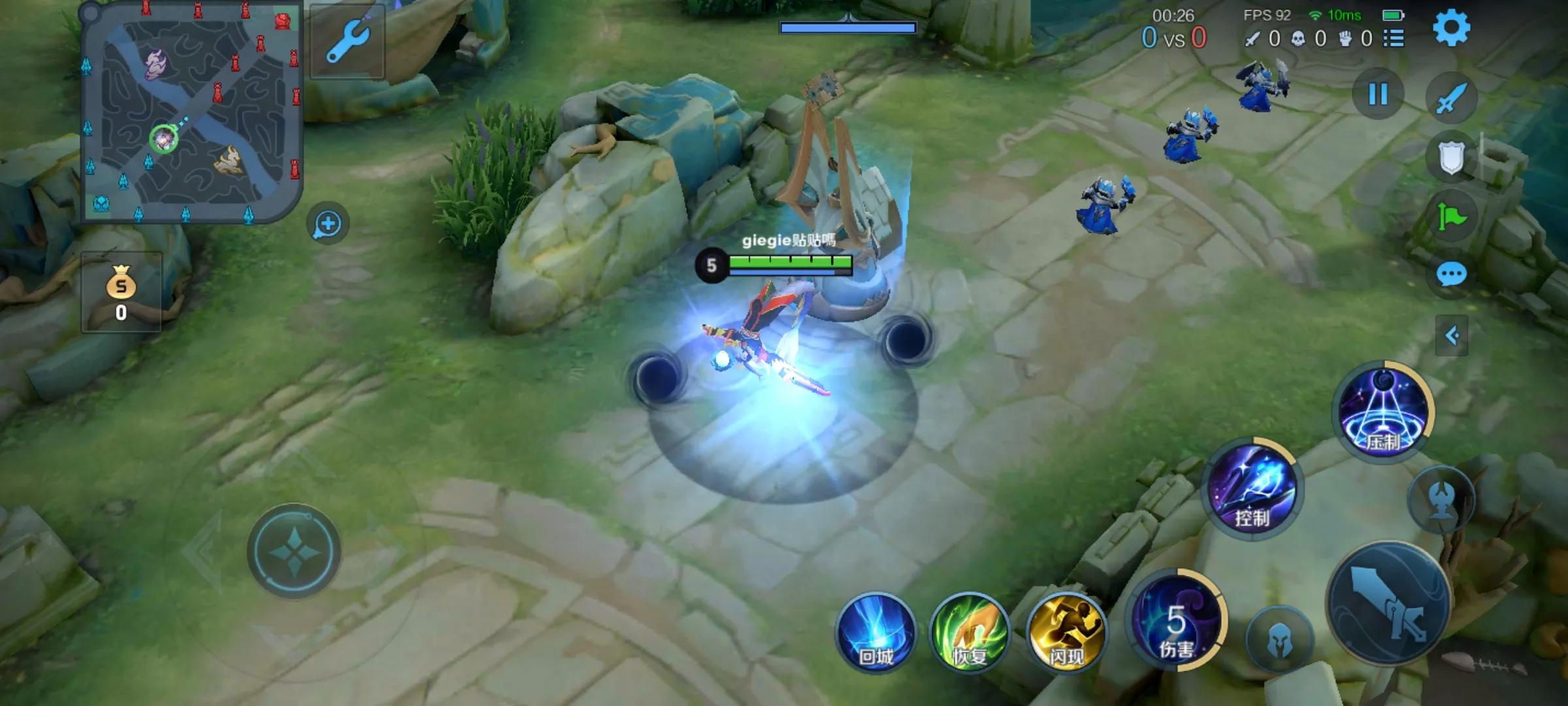
Task: Open the quick chat bubble
Action: (1451, 275)
